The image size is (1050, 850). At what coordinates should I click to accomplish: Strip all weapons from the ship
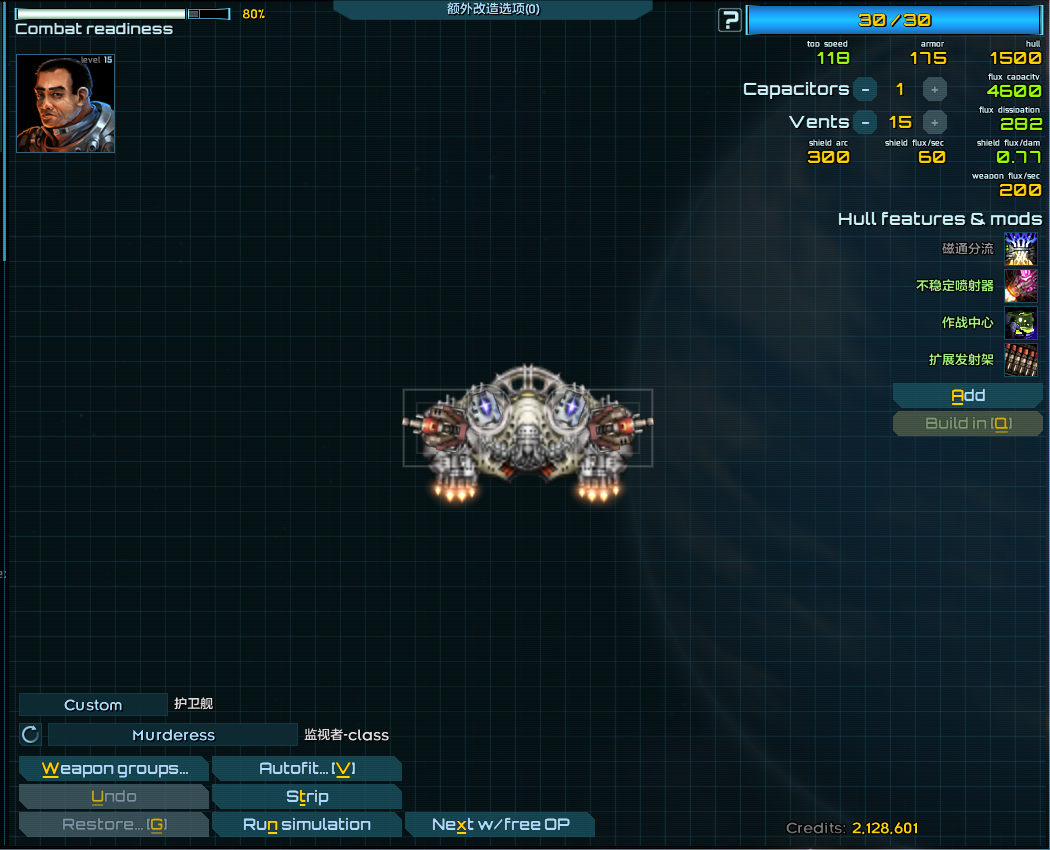[x=307, y=797]
